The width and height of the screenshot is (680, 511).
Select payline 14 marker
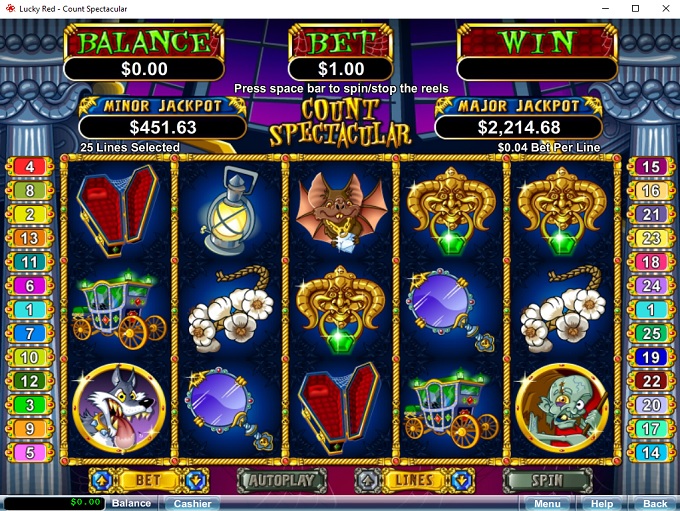[650, 452]
